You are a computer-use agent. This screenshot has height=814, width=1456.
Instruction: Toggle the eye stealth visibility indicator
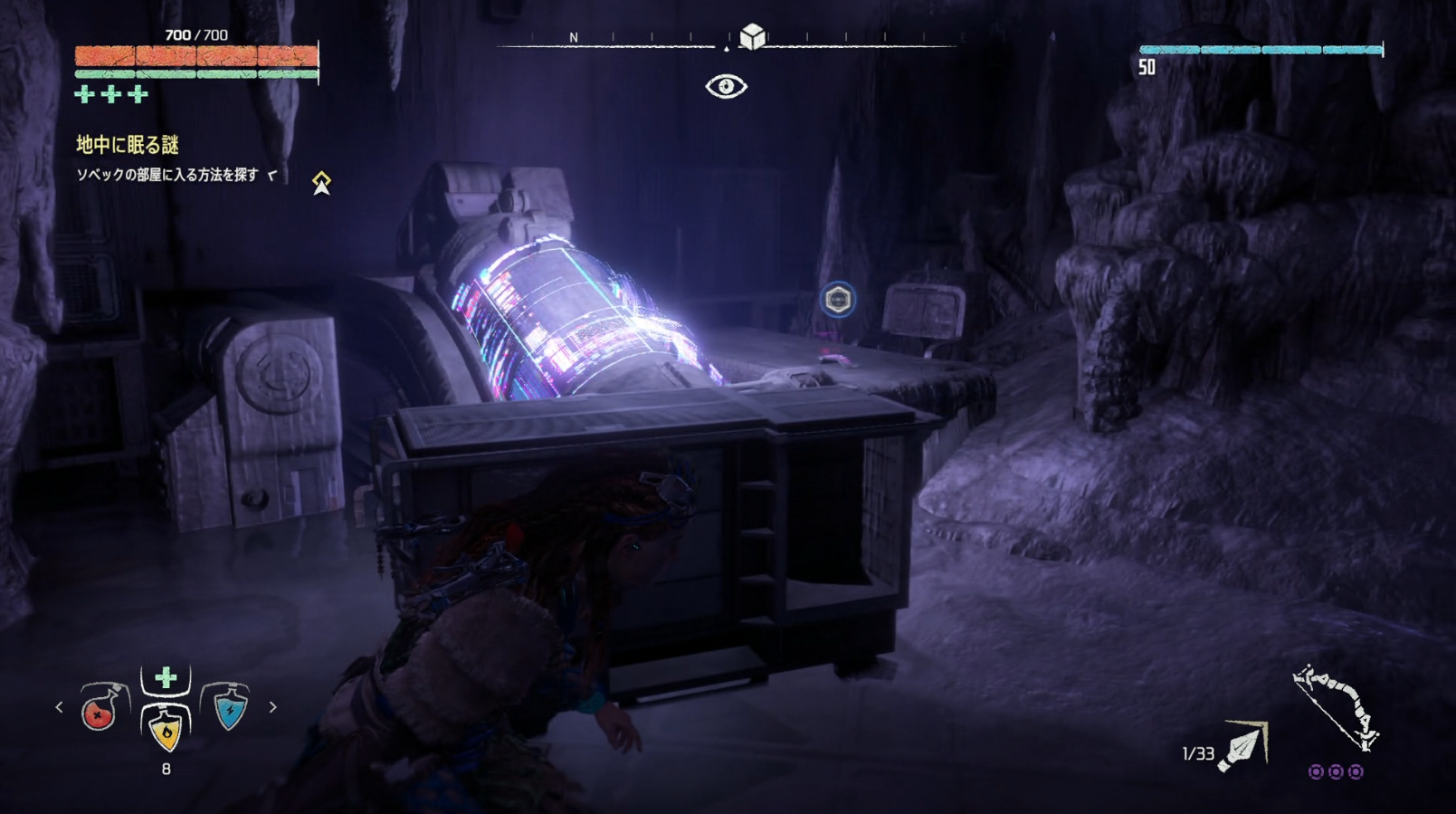pos(726,86)
